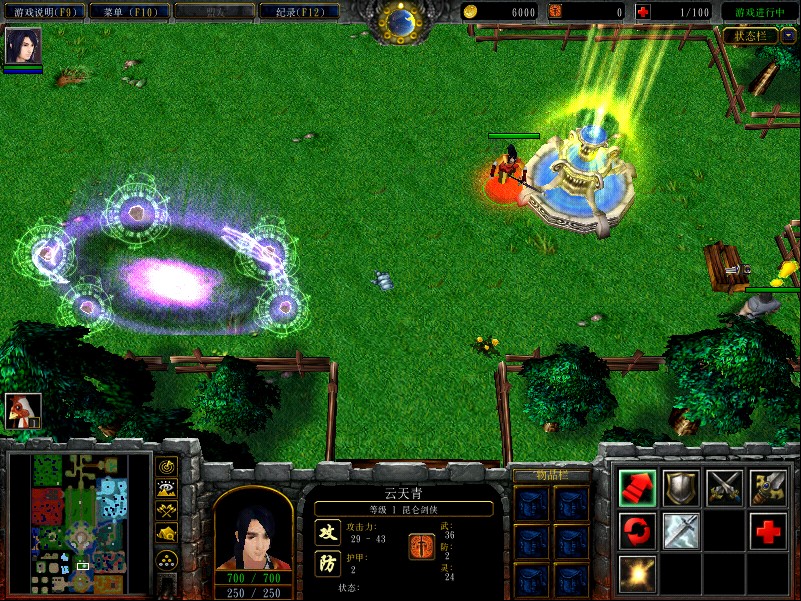Activate the golden burst ability

tap(637, 573)
